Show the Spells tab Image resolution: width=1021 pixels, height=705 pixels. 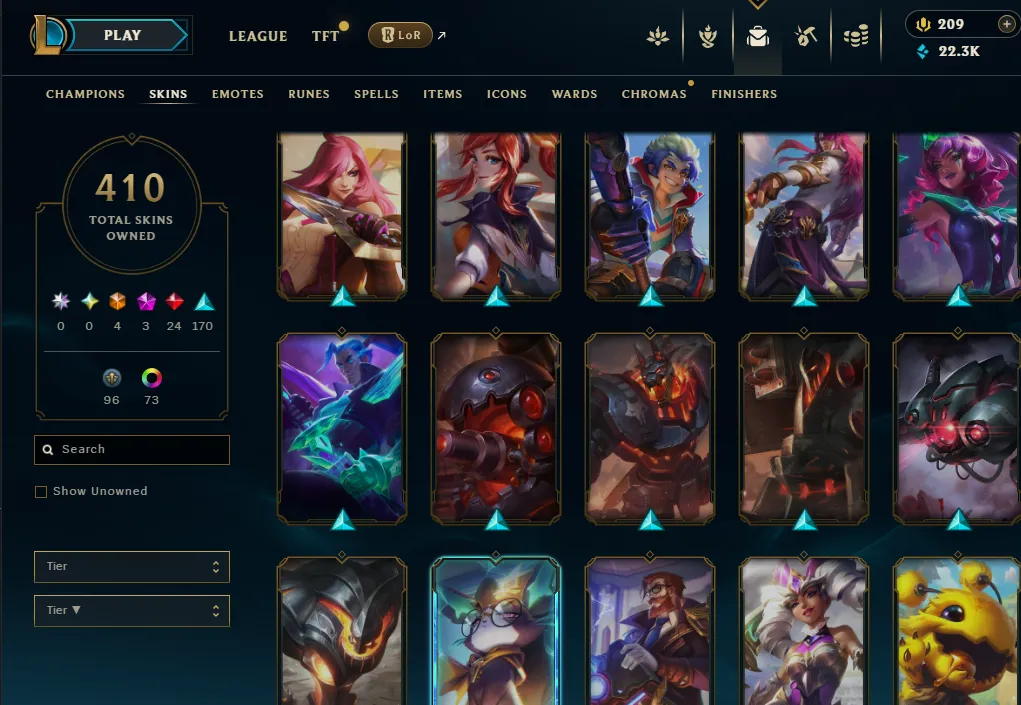[376, 94]
